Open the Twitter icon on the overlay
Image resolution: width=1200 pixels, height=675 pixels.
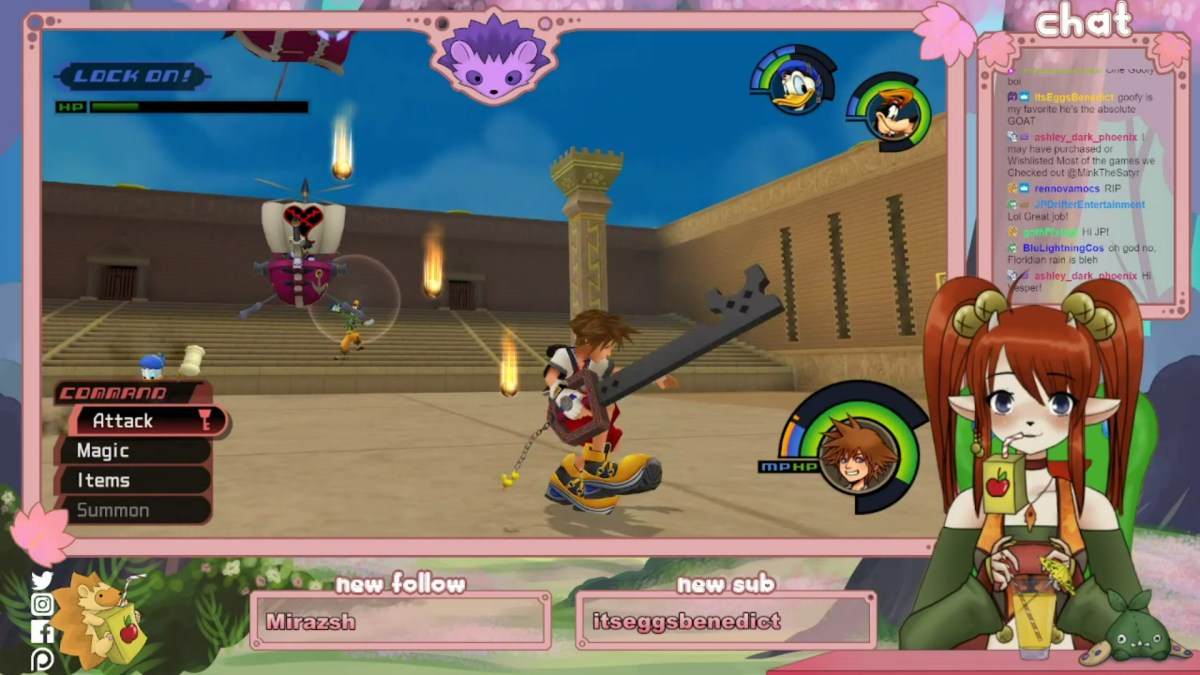(41, 581)
